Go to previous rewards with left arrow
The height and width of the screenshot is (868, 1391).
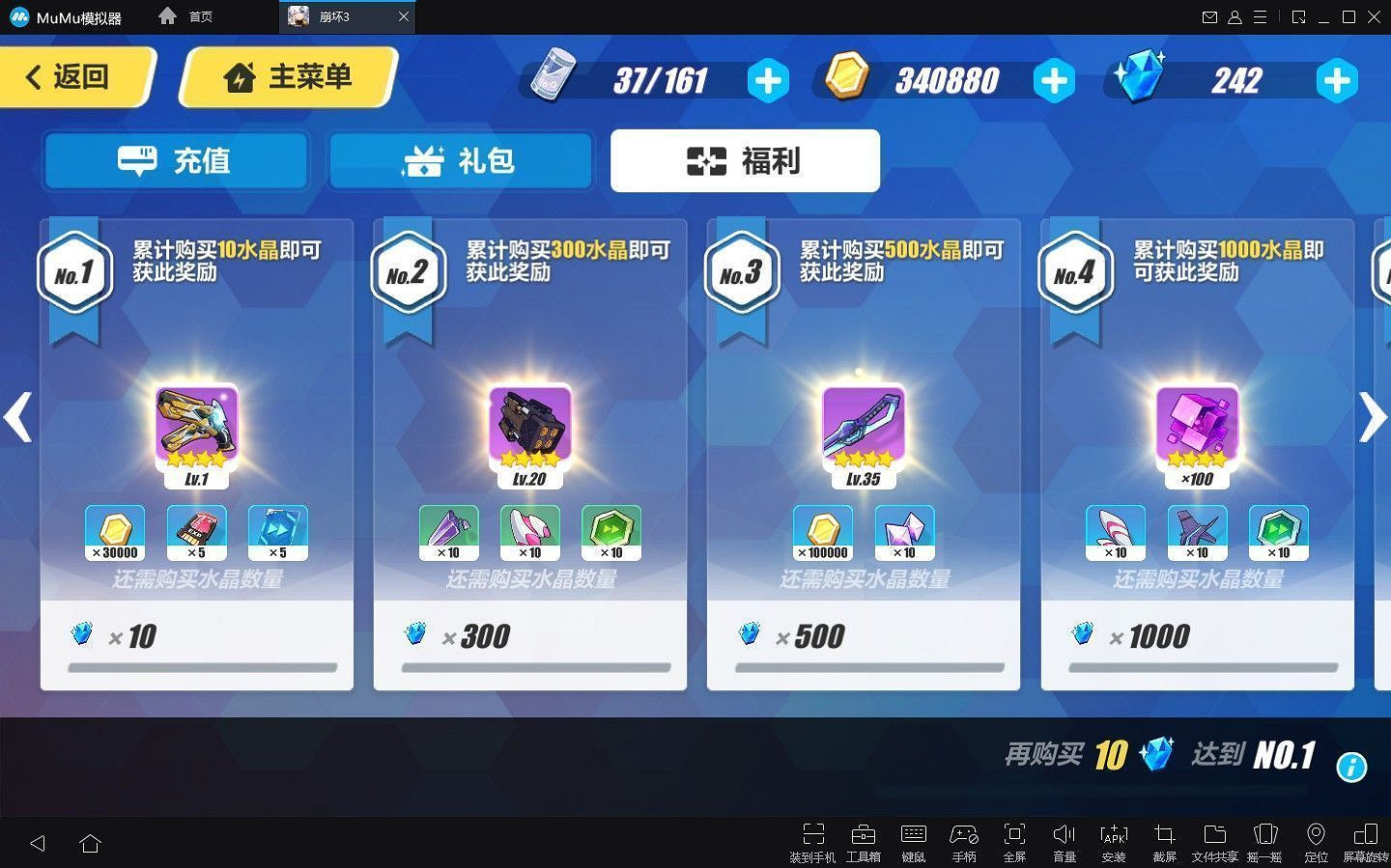[x=18, y=417]
